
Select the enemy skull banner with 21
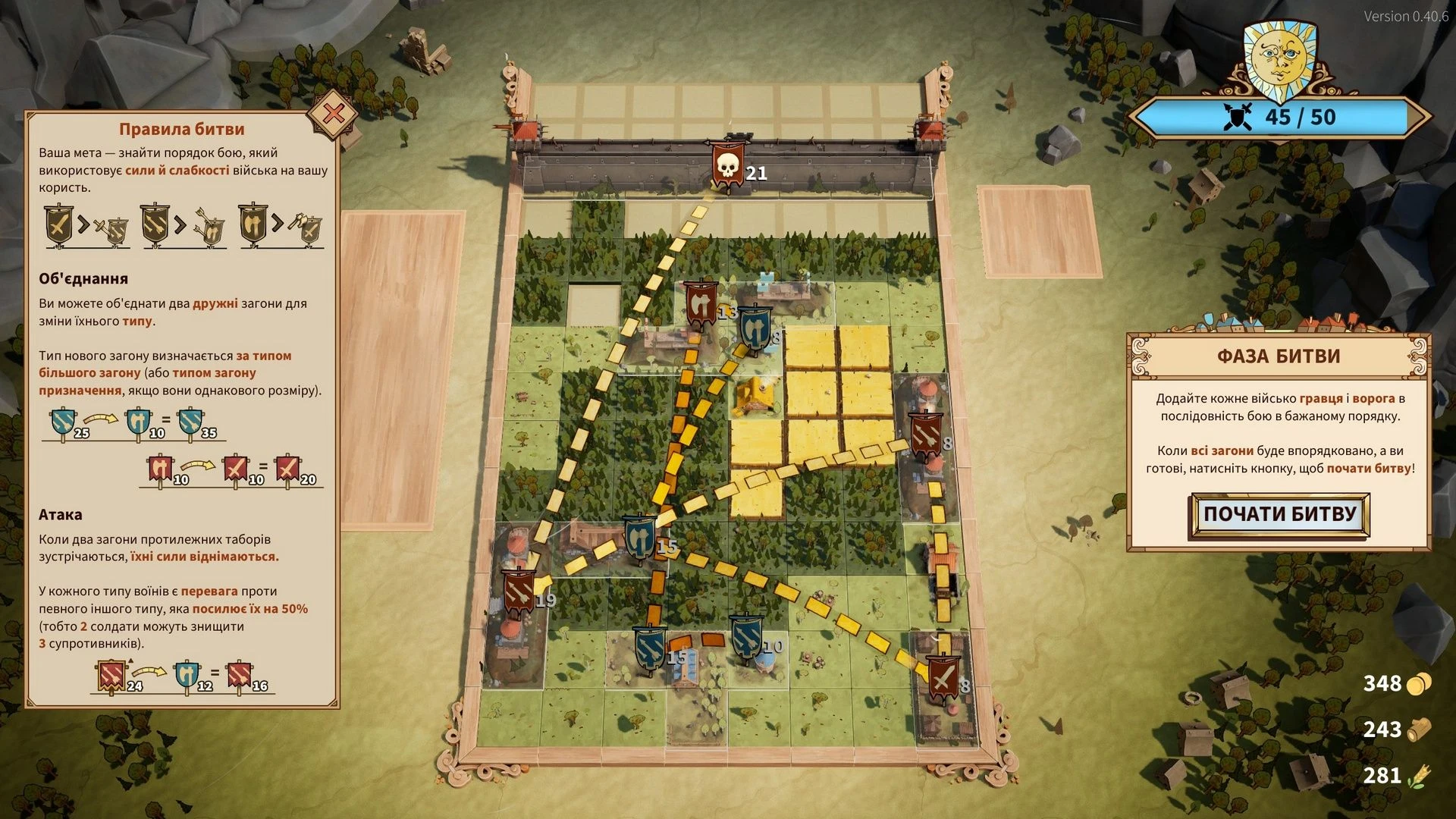(x=726, y=165)
